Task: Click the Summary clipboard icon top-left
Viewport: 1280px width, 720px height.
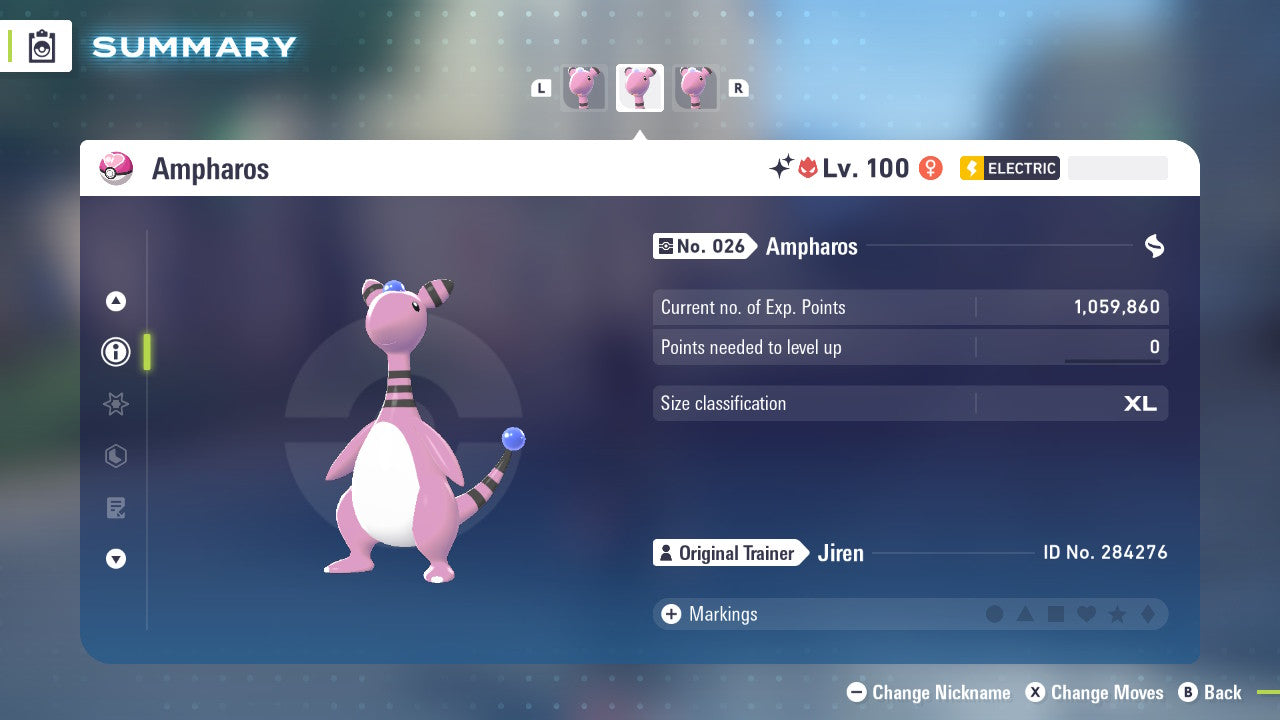Action: click(x=41, y=45)
